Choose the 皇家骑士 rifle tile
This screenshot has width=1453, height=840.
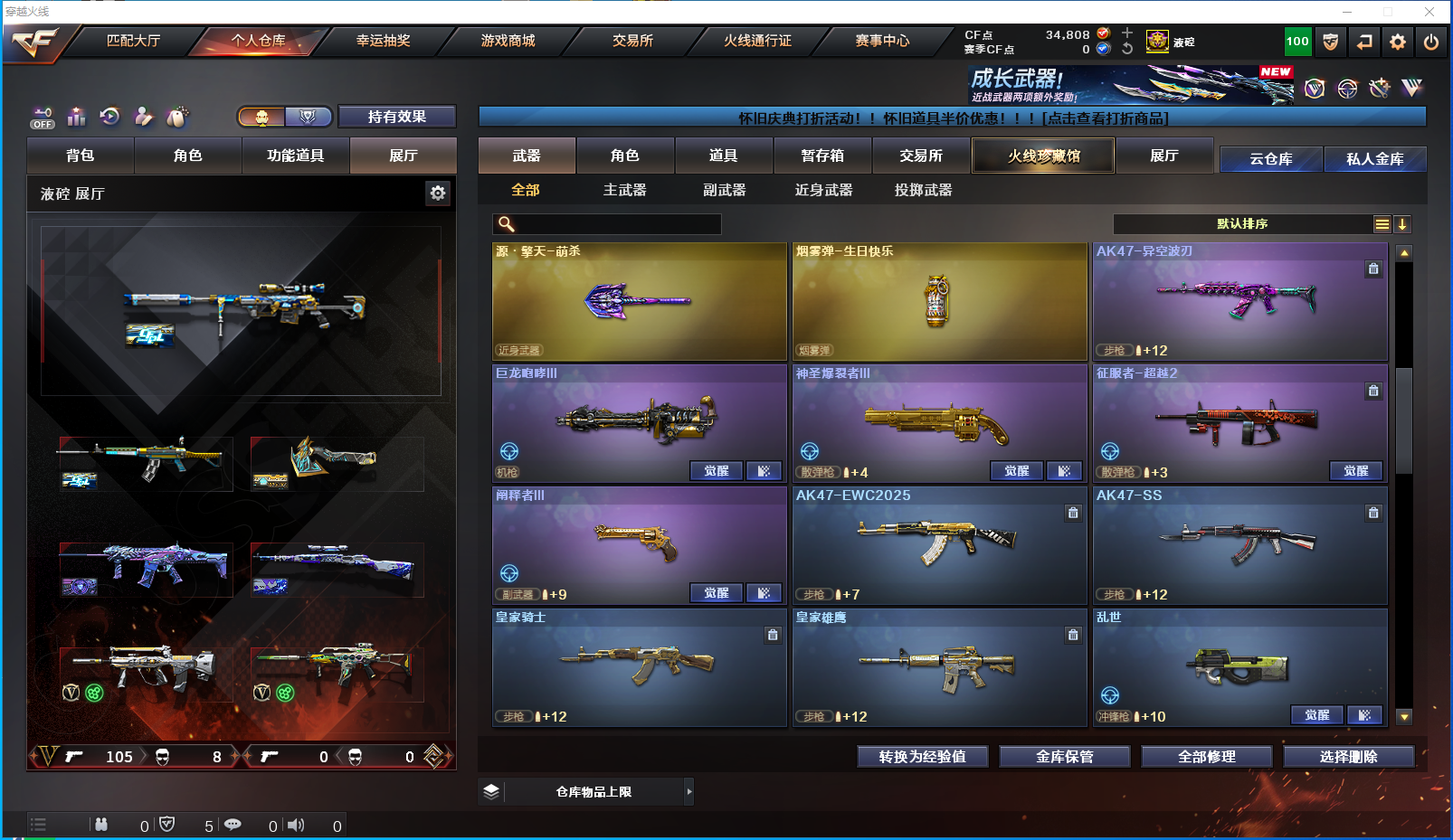639,667
